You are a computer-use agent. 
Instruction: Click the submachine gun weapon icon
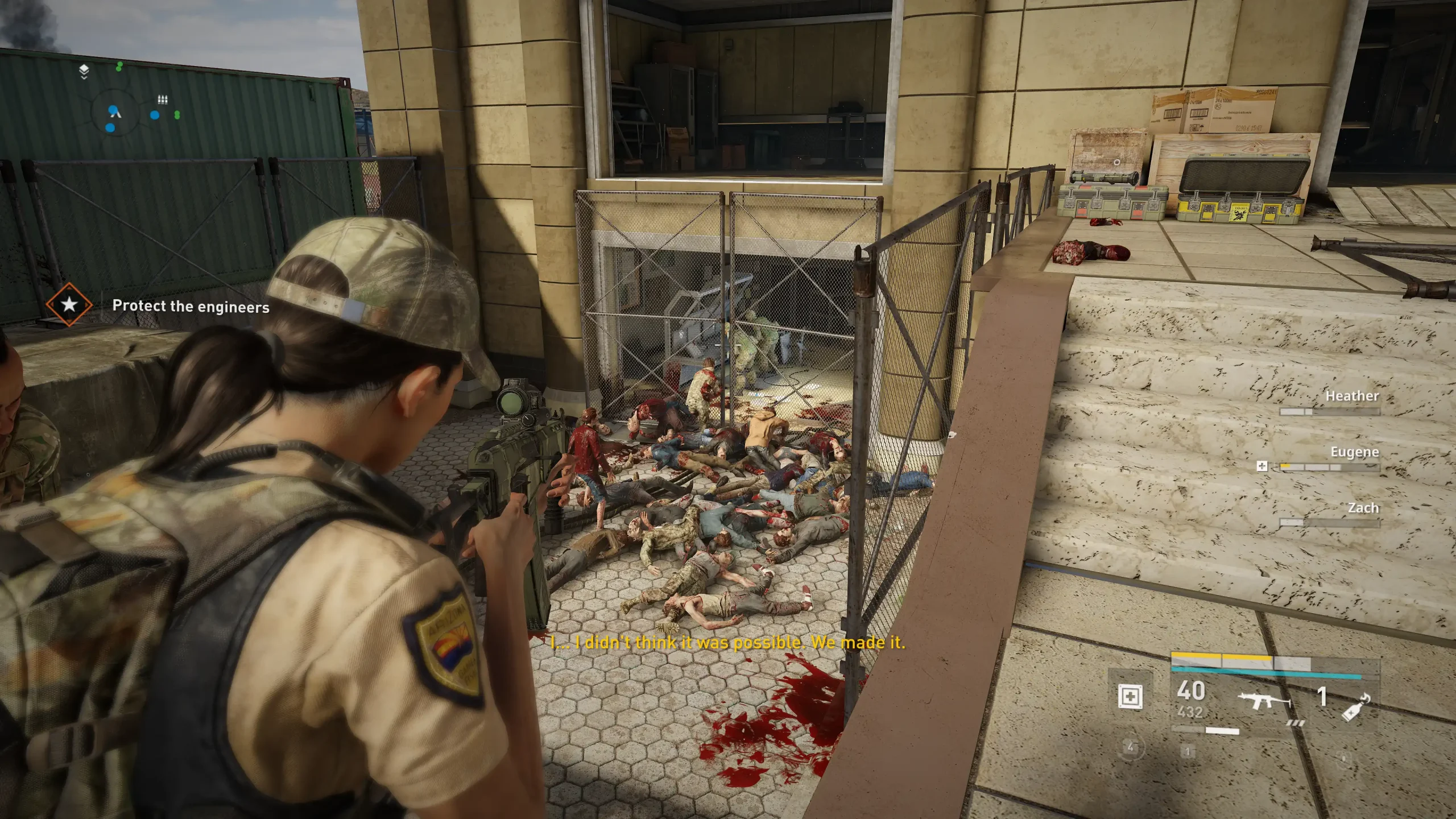point(1265,701)
